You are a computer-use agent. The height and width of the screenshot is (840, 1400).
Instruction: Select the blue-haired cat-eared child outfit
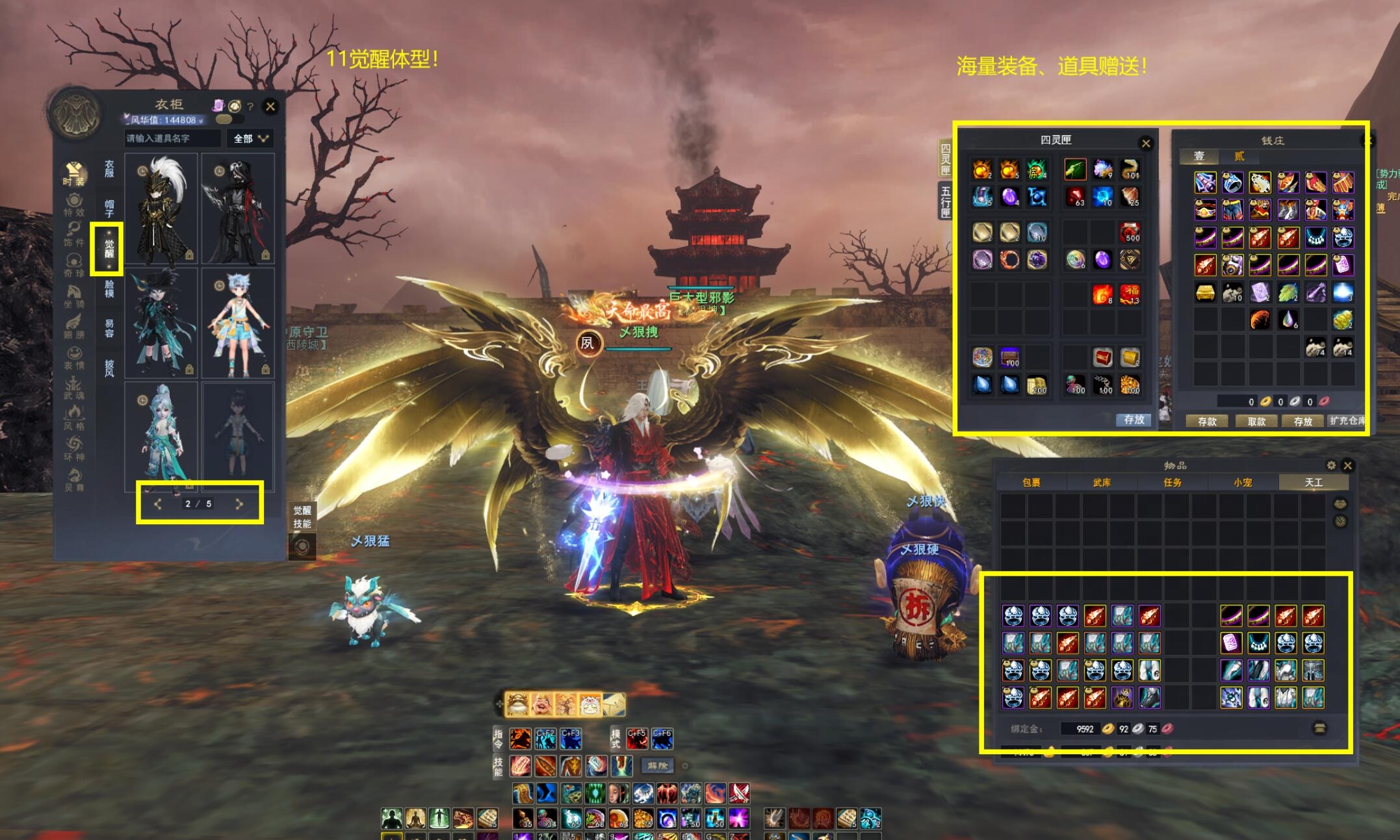tap(238, 323)
